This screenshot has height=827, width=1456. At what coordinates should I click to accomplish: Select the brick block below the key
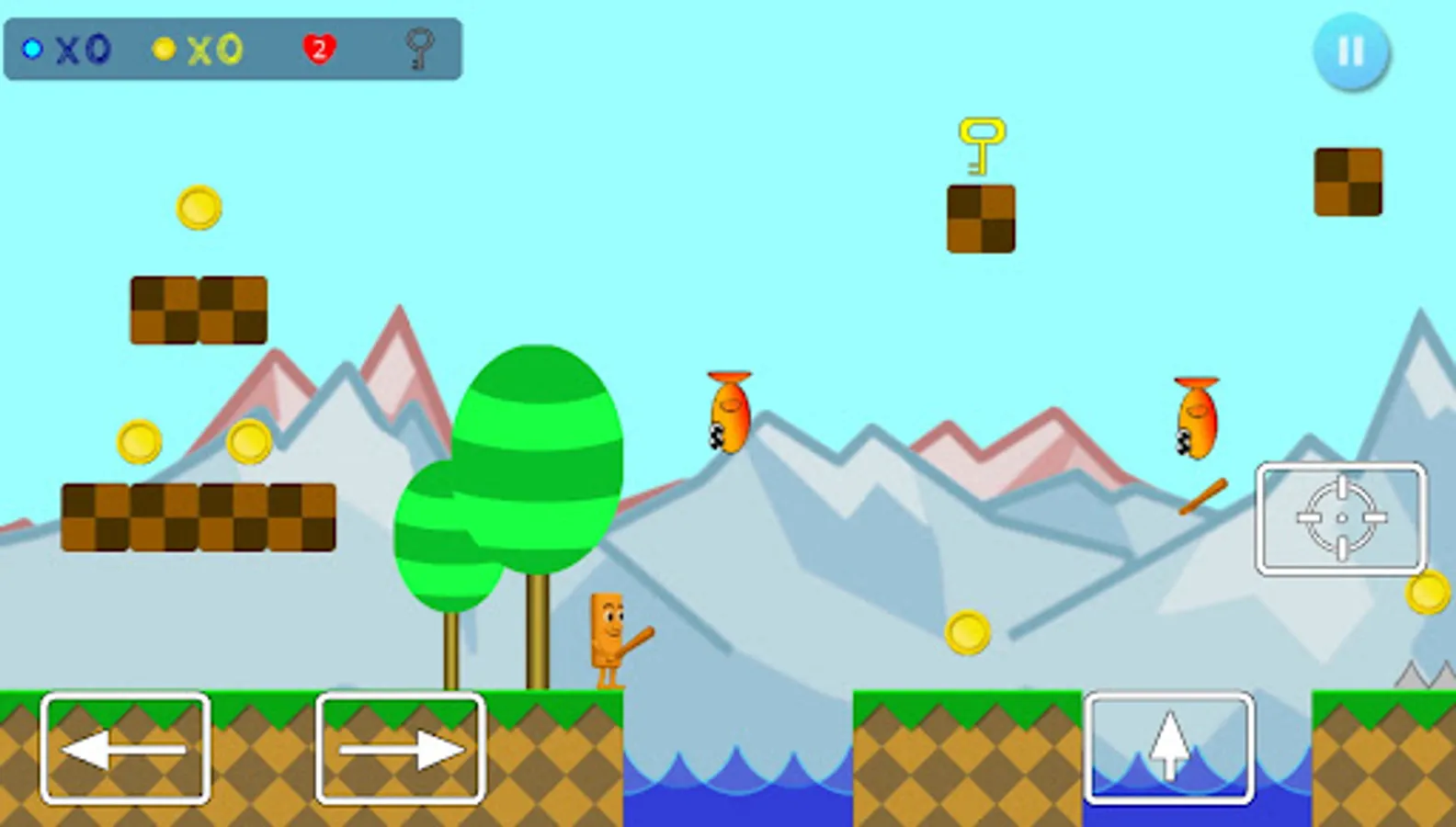pyautogui.click(x=980, y=219)
